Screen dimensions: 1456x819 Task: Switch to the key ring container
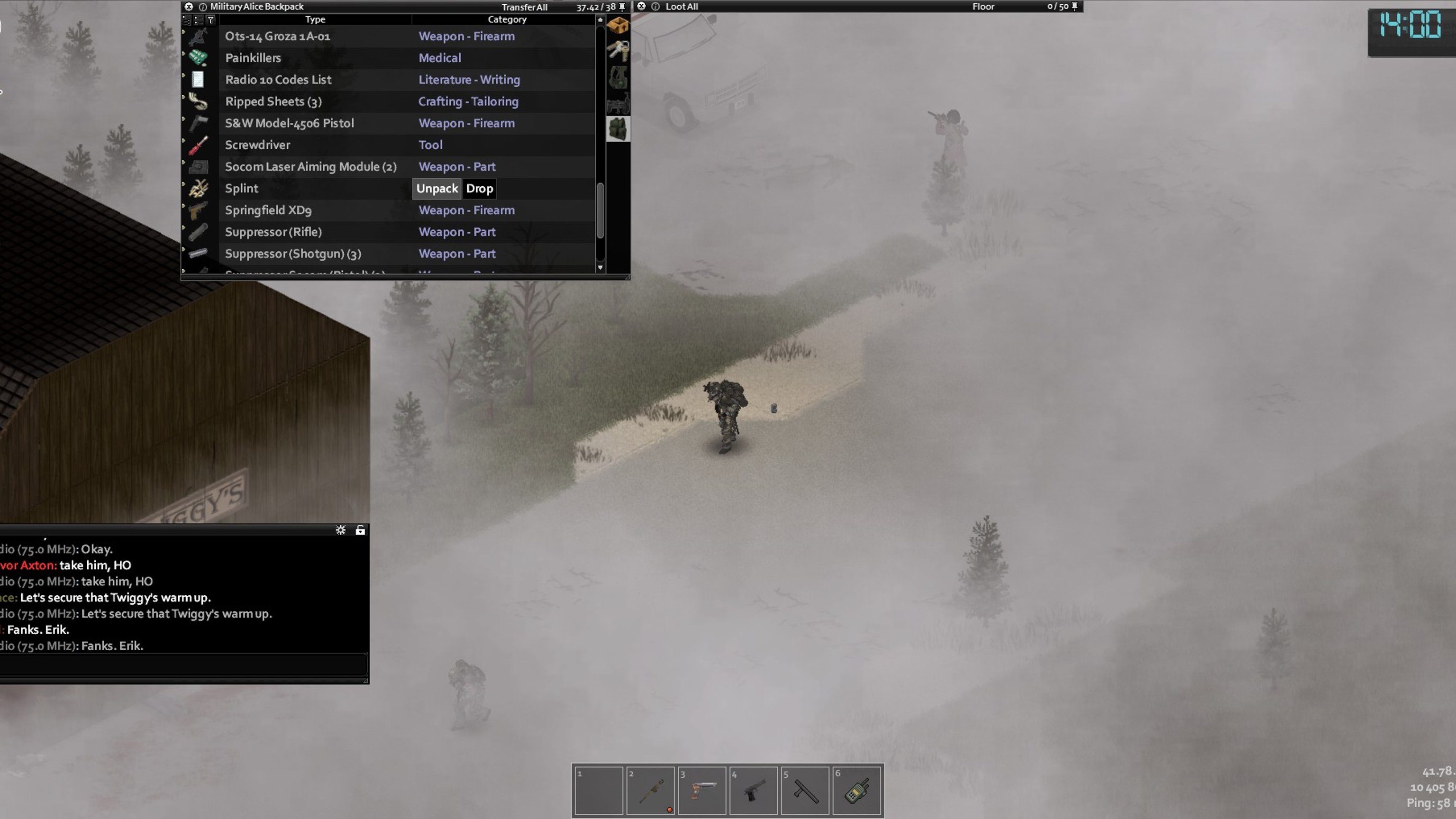pos(618,51)
